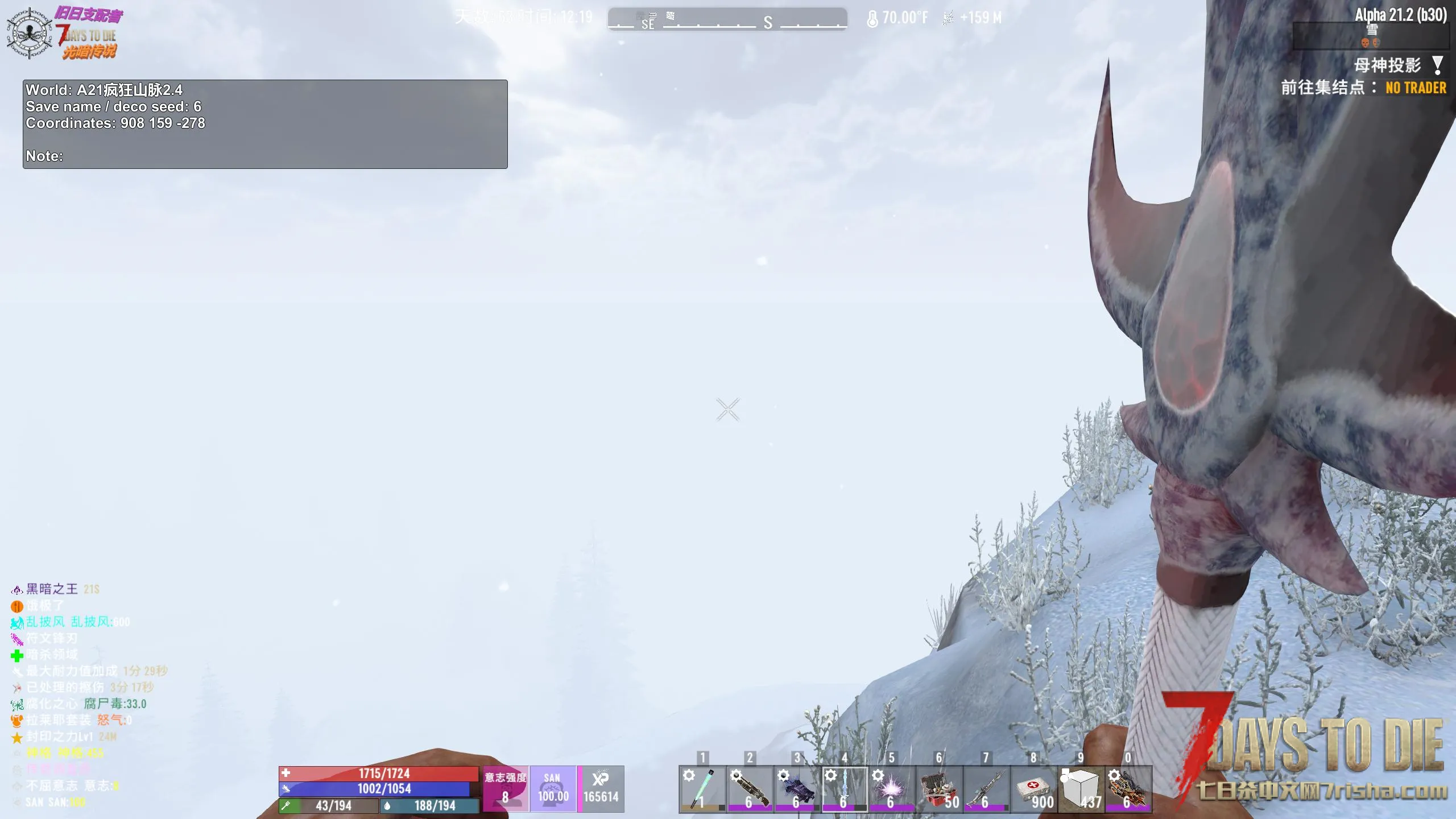Select the first aid kit stack
Image resolution: width=1456 pixels, height=819 pixels.
1033,789
